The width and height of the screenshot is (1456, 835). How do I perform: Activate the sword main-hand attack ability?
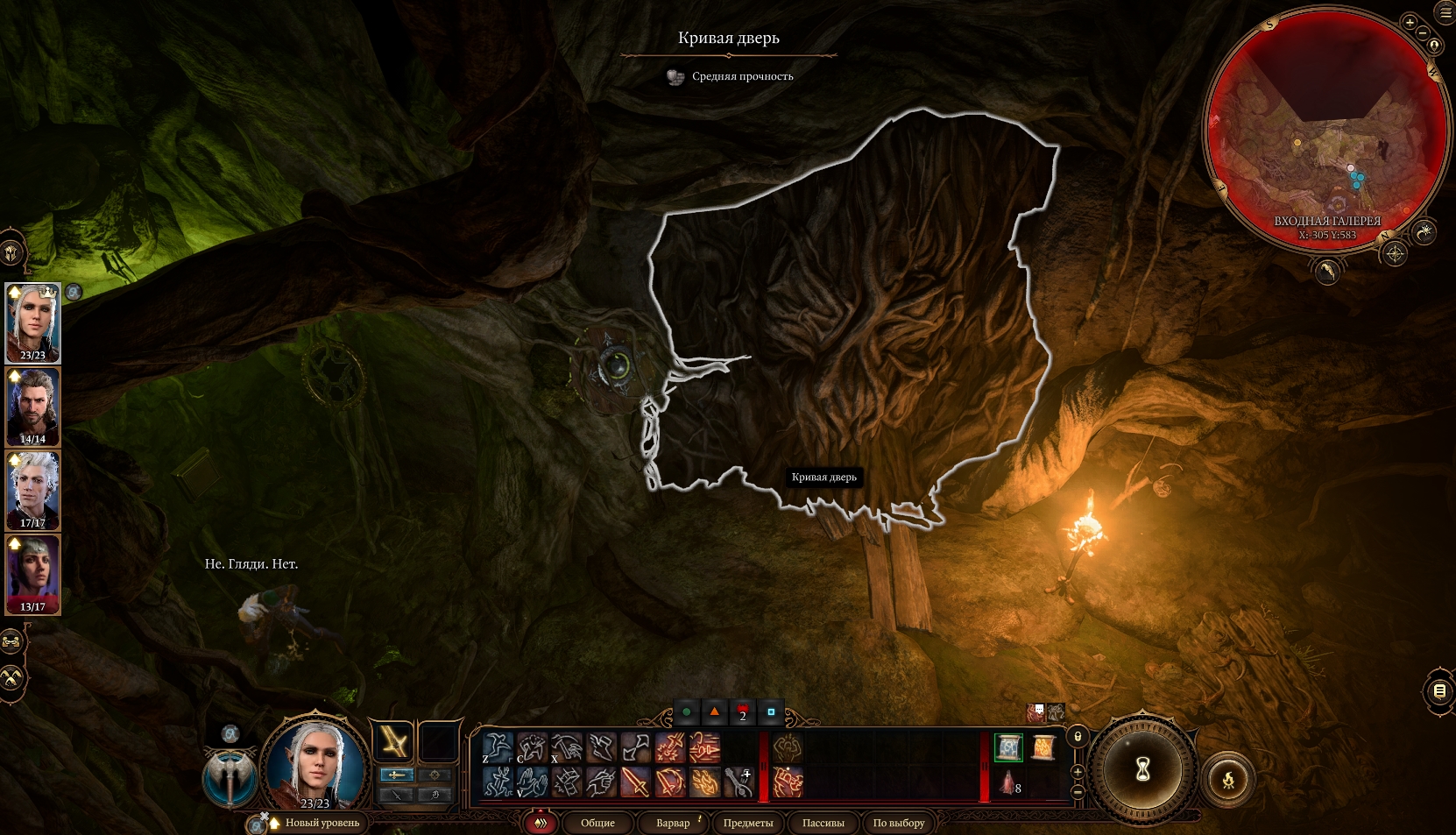pos(634,782)
